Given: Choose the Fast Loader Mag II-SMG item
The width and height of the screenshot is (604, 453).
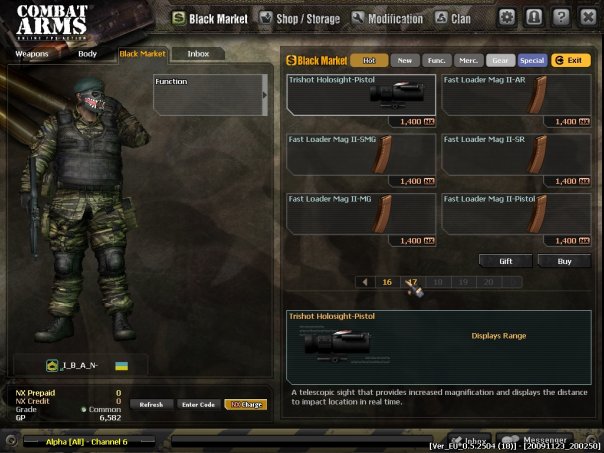Looking at the screenshot, I should pyautogui.click(x=361, y=159).
